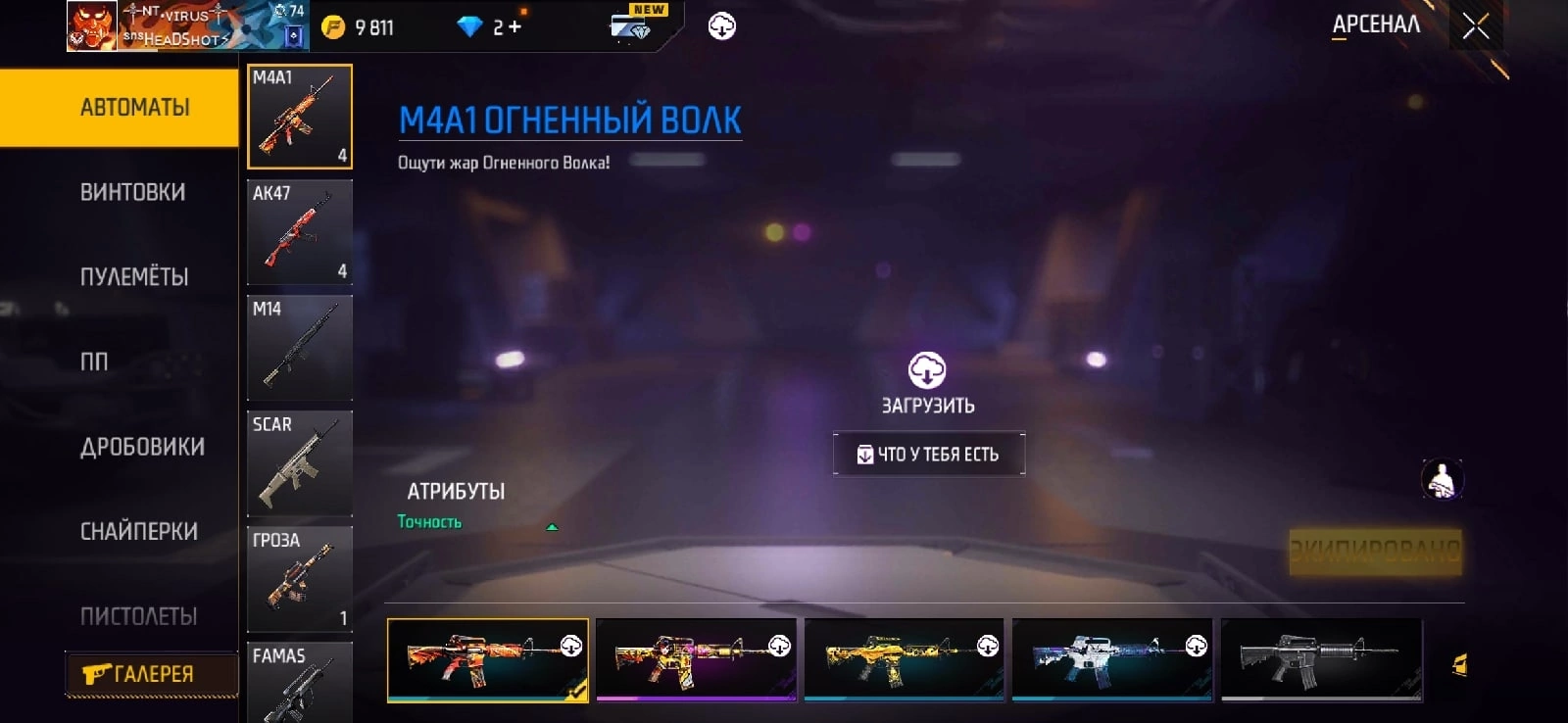Choose the M14 weapon slot

click(x=300, y=348)
